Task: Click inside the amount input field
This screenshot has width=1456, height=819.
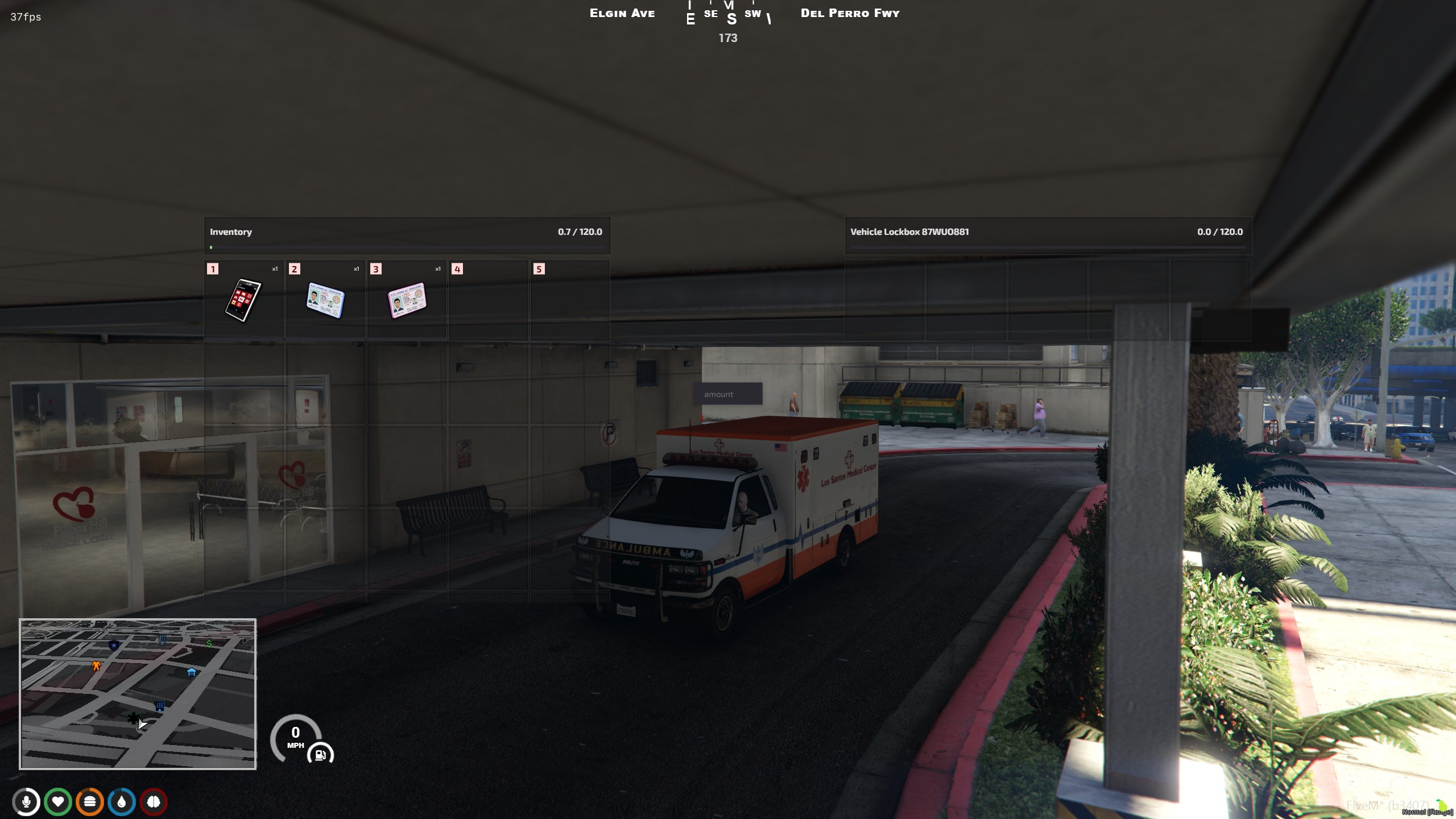Action: (x=727, y=394)
